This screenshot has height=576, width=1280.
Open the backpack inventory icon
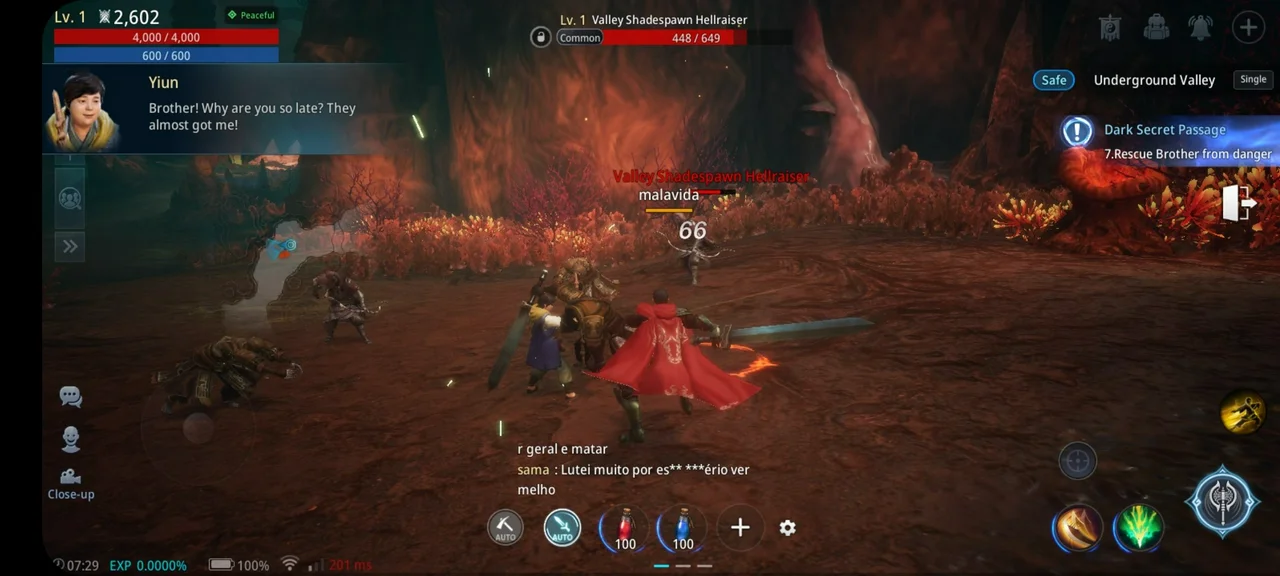[1156, 27]
